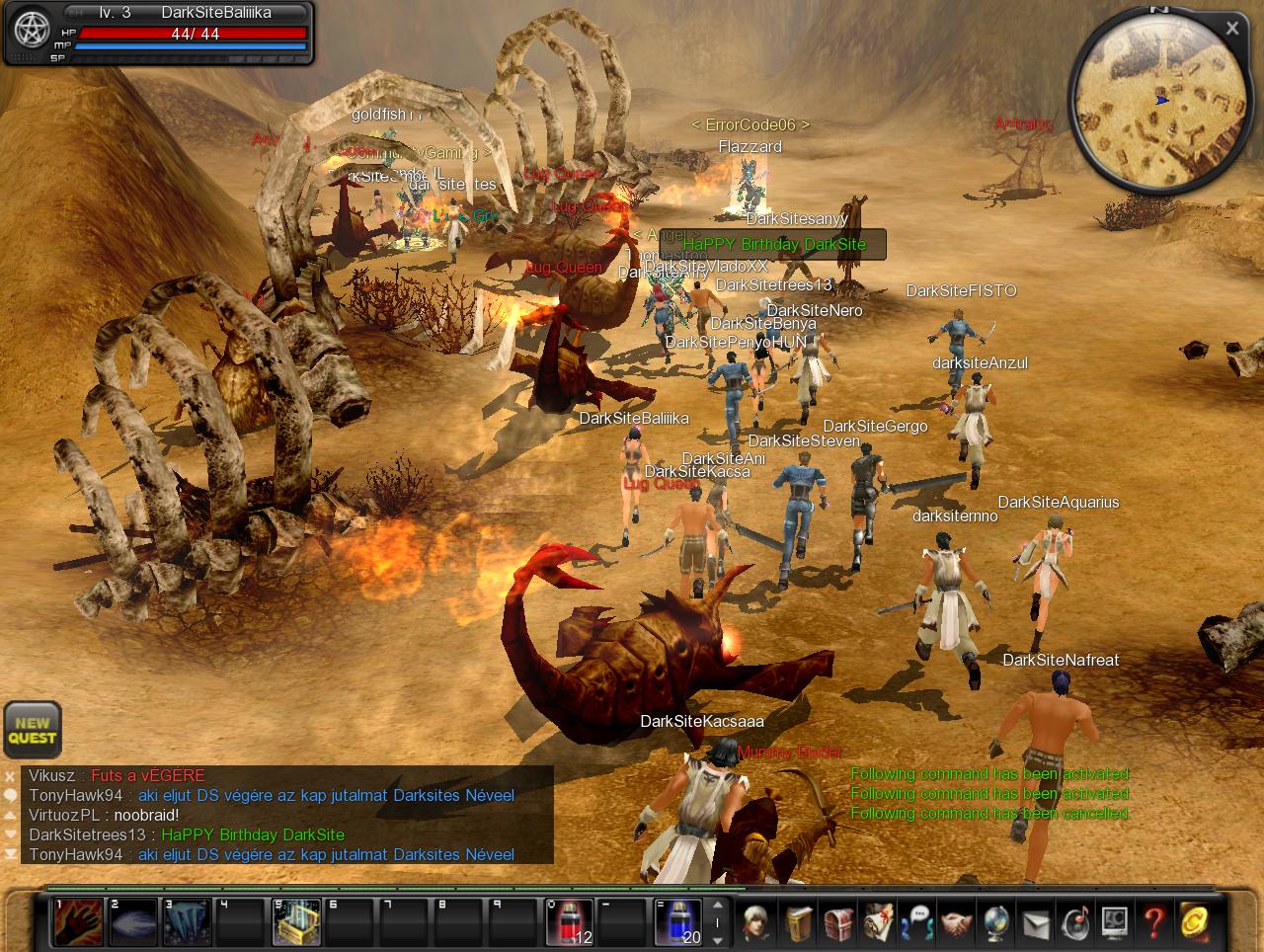This screenshot has width=1264, height=952.
Task: Open the world globe map icon
Action: click(x=995, y=922)
